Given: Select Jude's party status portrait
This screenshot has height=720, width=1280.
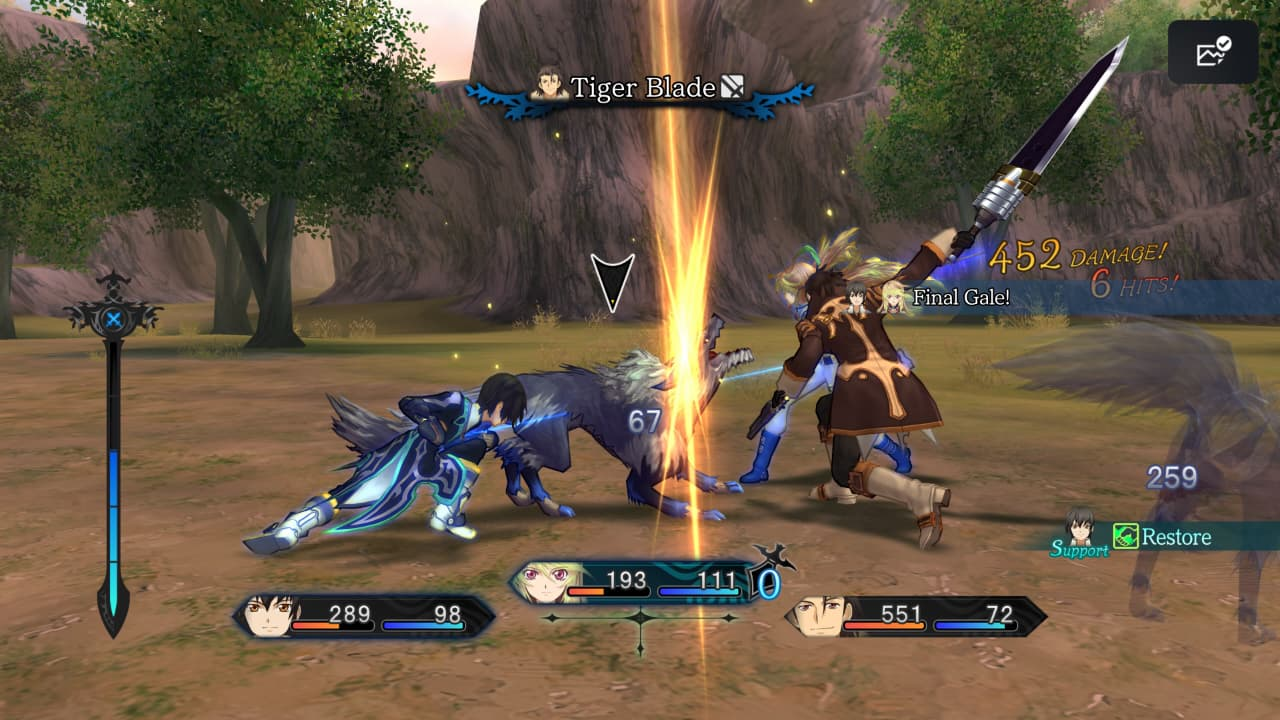Looking at the screenshot, I should tap(270, 616).
